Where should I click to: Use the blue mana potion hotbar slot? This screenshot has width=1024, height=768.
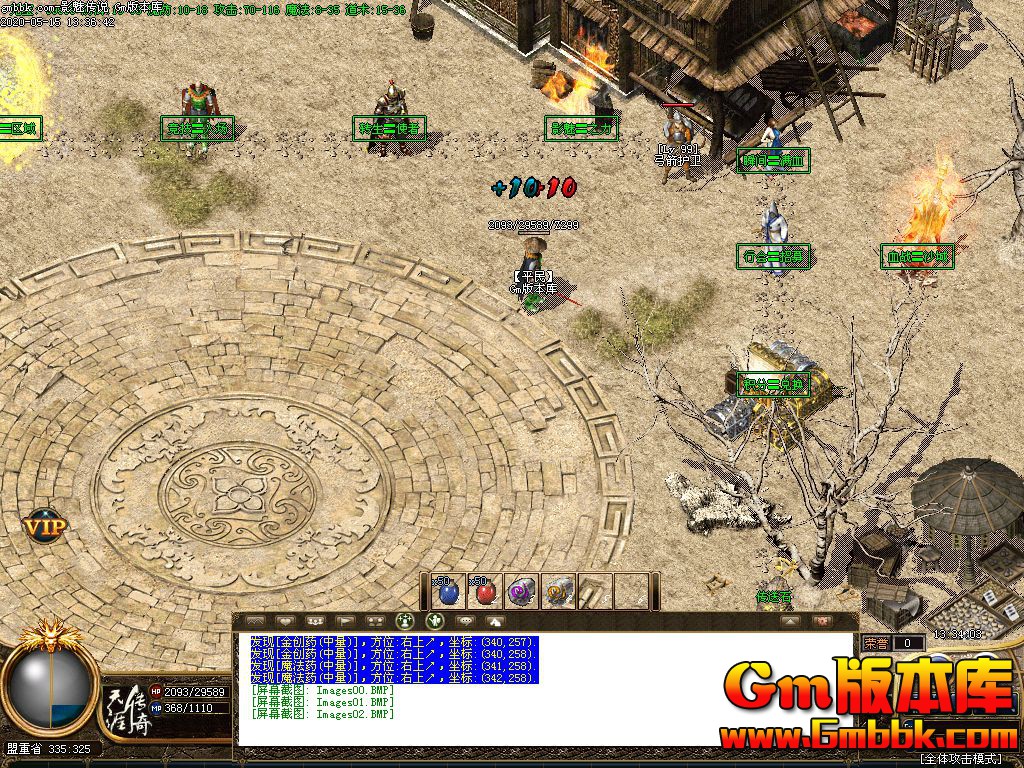[x=449, y=592]
